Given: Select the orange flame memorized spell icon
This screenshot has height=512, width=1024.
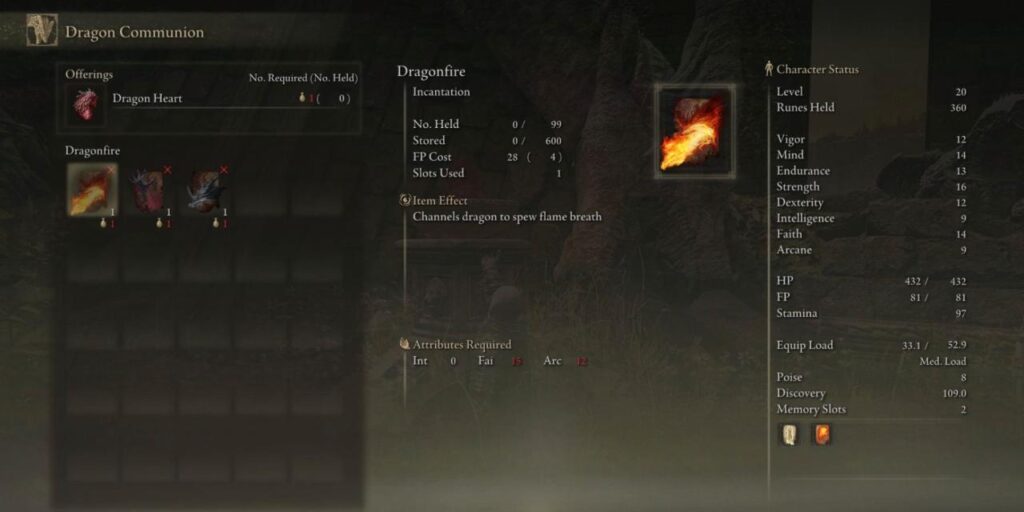Looking at the screenshot, I should (822, 435).
